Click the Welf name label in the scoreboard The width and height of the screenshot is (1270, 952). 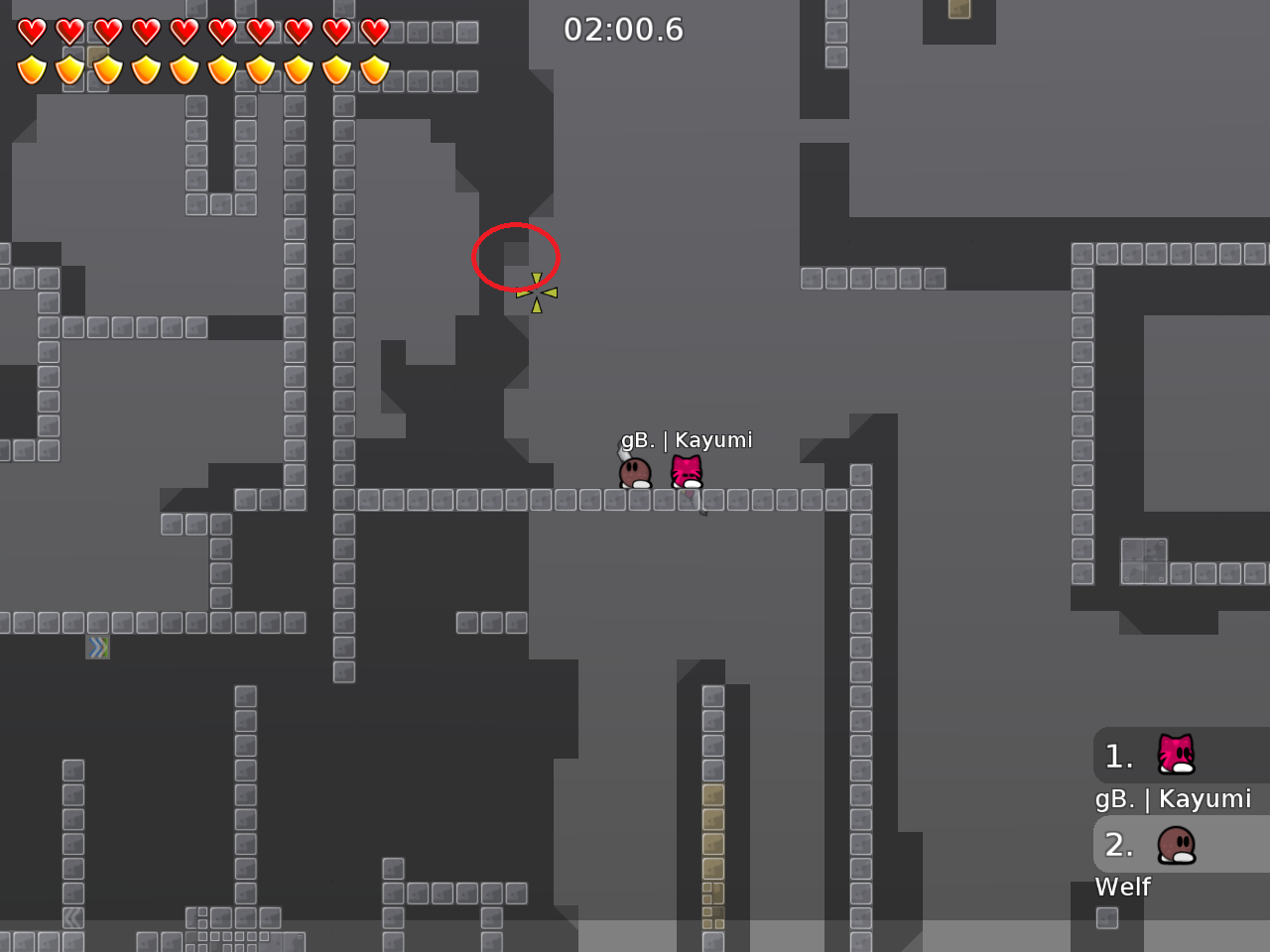[1122, 888]
